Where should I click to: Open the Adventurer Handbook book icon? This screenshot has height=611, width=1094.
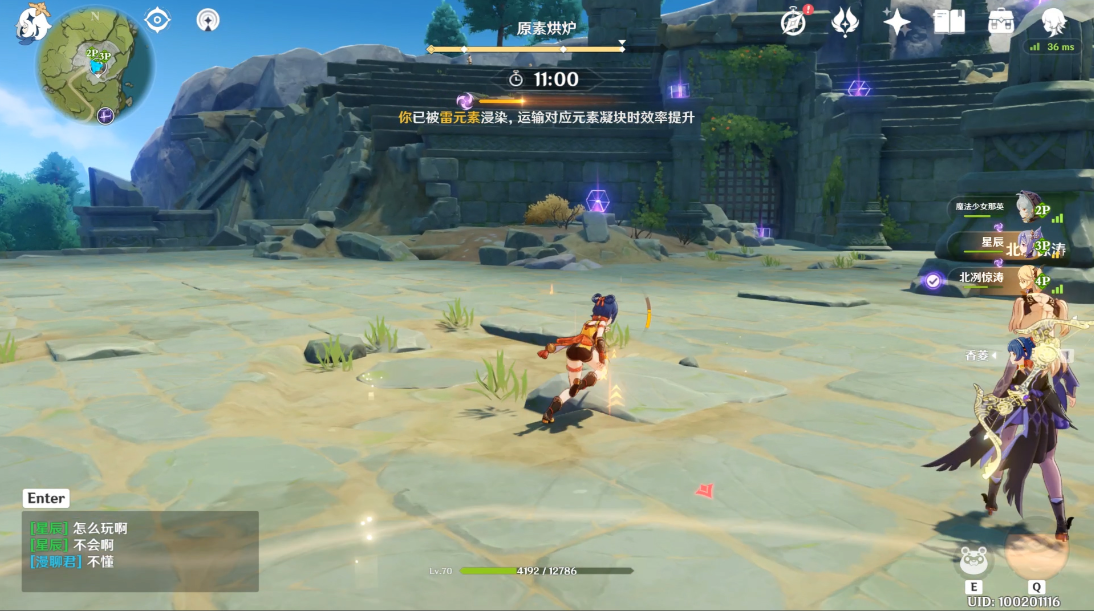[x=948, y=22]
